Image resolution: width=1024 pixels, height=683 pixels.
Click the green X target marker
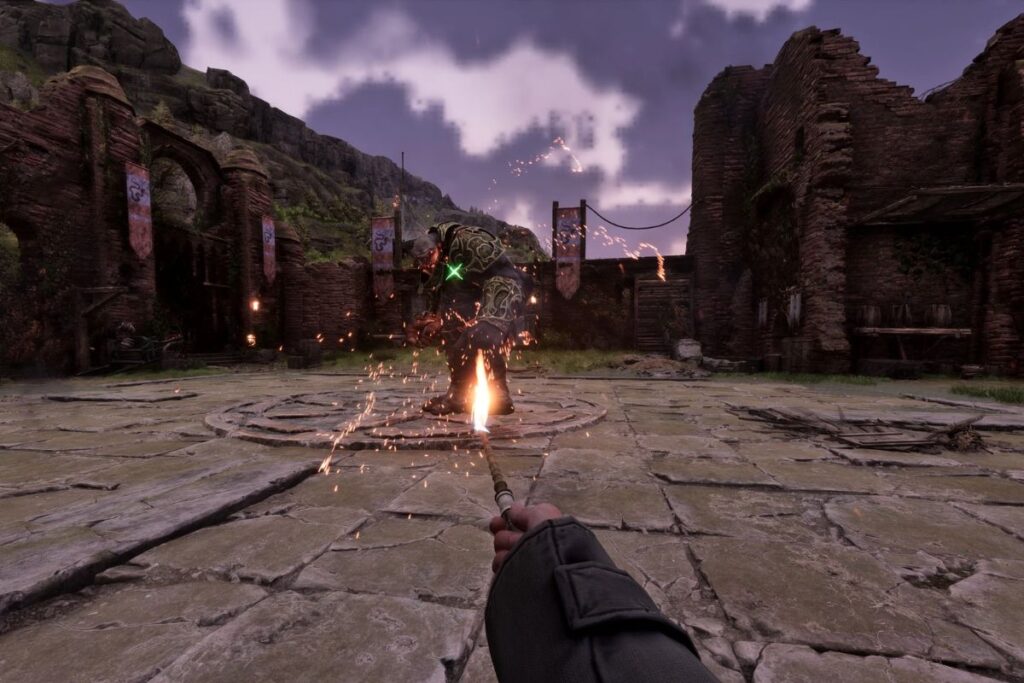454,271
